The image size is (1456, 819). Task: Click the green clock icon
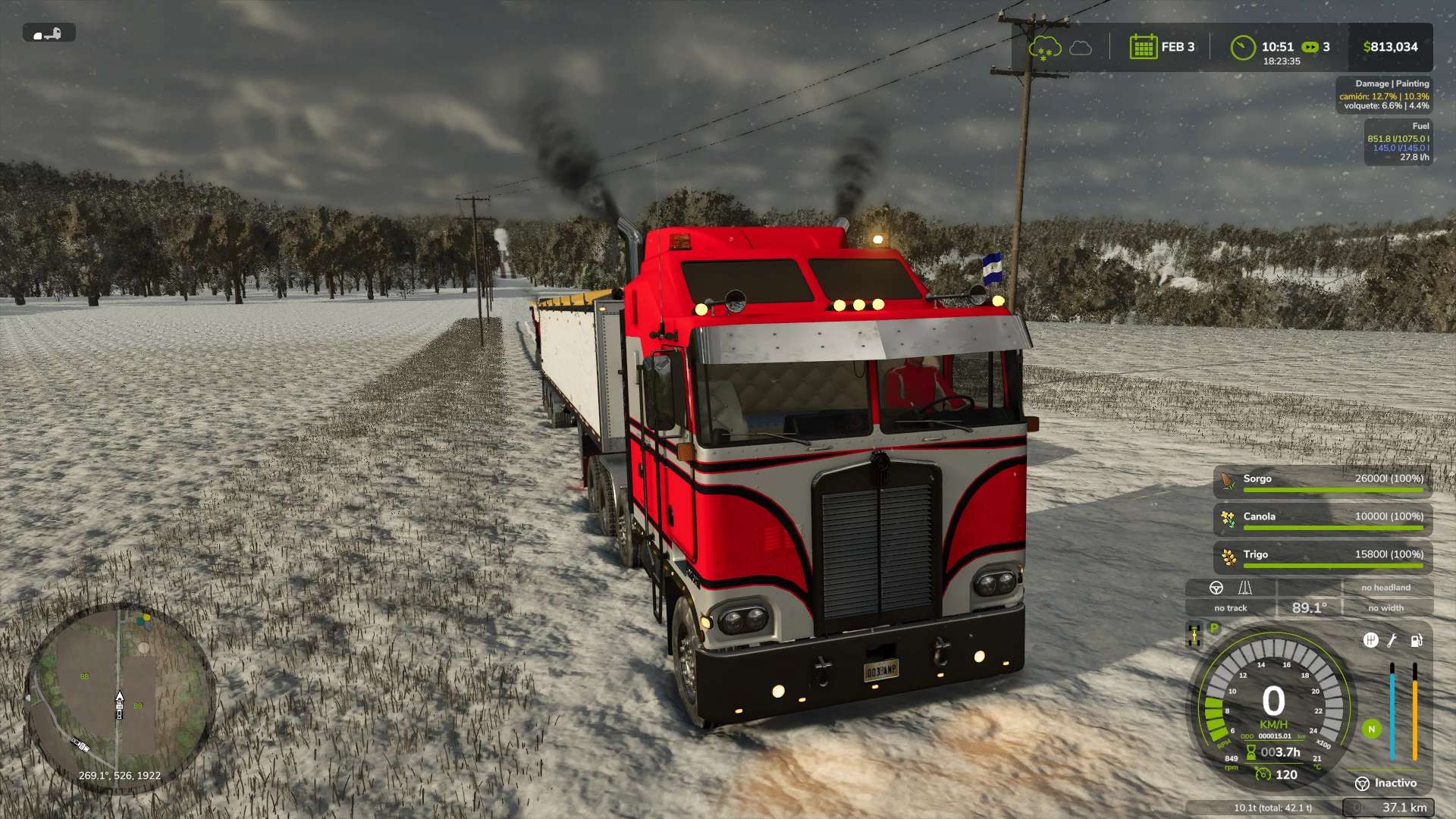pos(1242,48)
